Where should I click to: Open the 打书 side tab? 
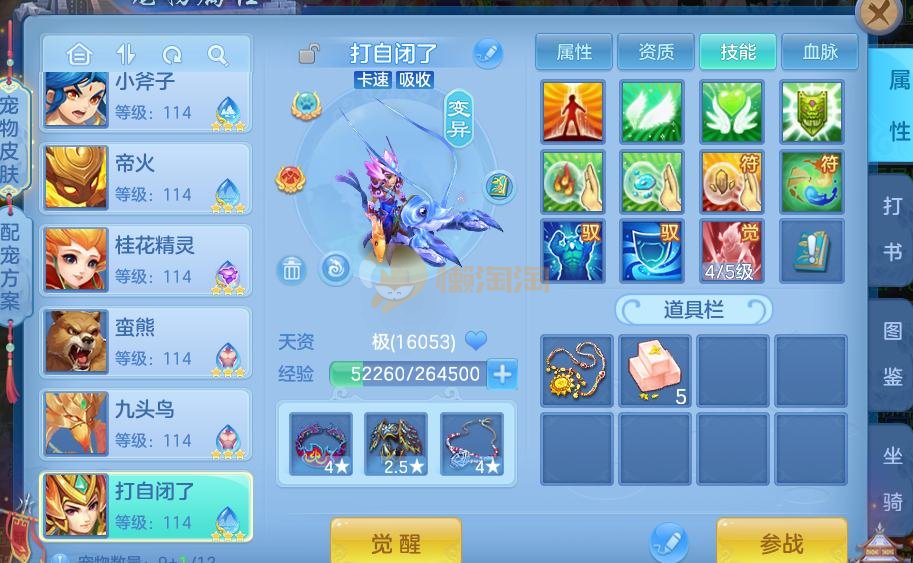891,230
